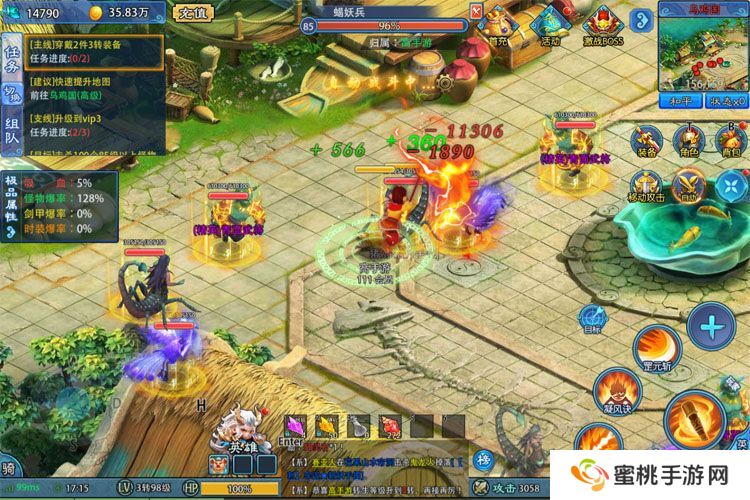Open the 角色 character sheet
Viewport: 750px width, 500px height.
(689, 141)
